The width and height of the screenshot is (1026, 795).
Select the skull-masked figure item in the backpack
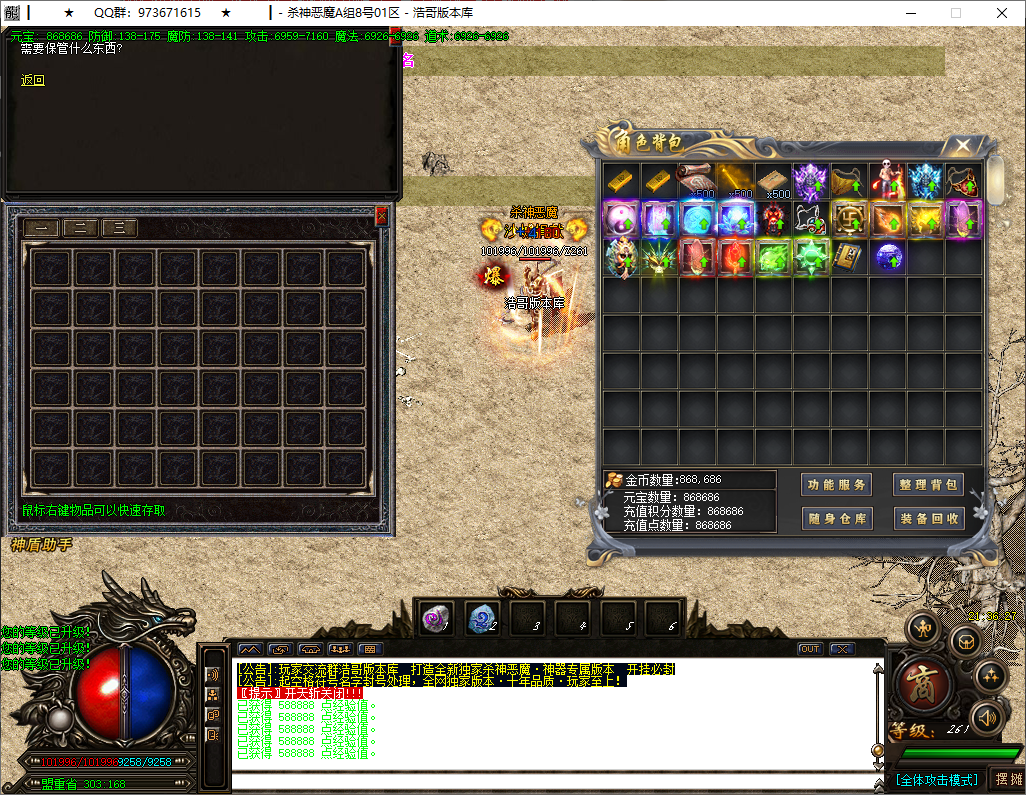[887, 181]
